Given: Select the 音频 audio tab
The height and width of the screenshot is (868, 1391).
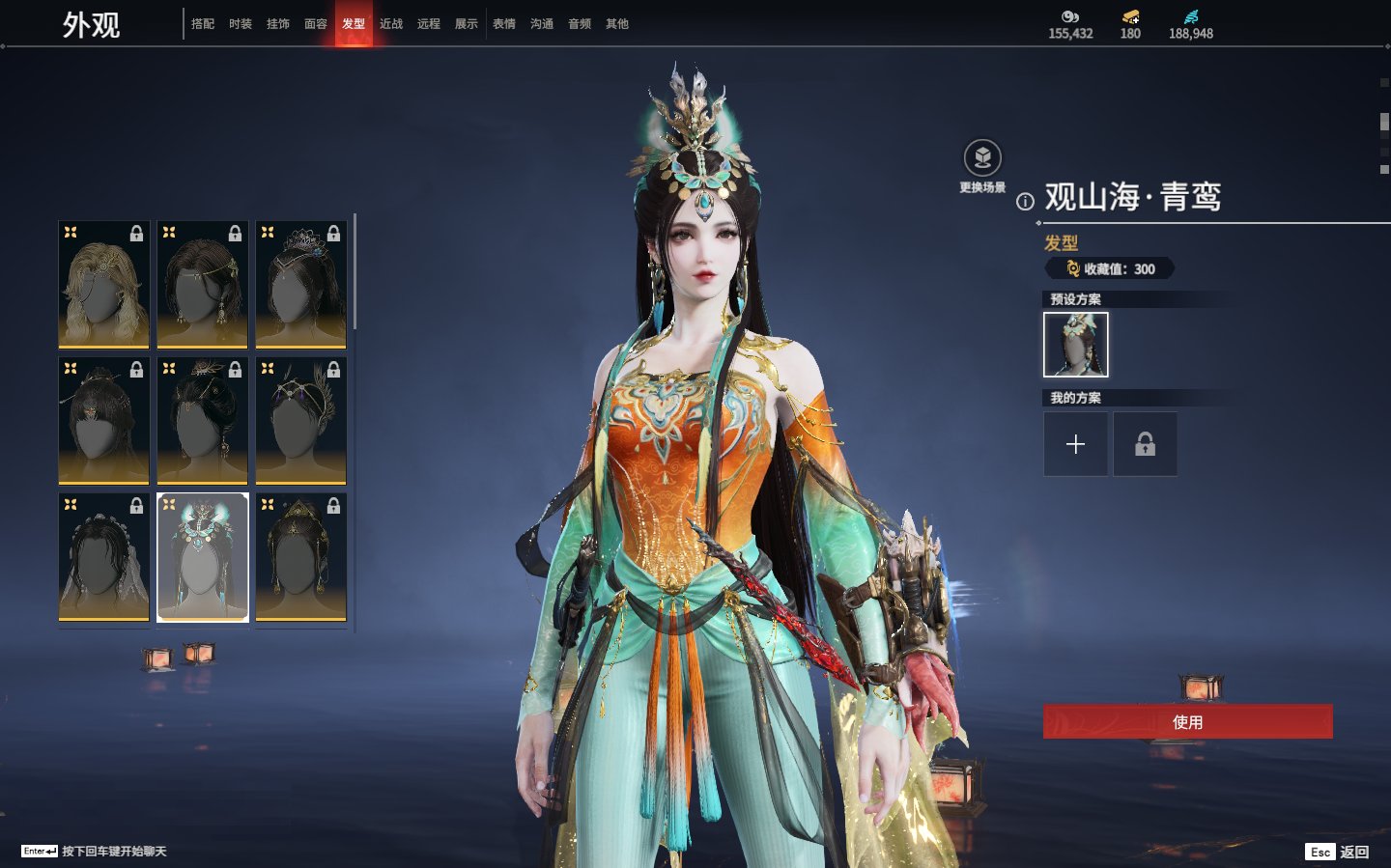Looking at the screenshot, I should [x=580, y=24].
